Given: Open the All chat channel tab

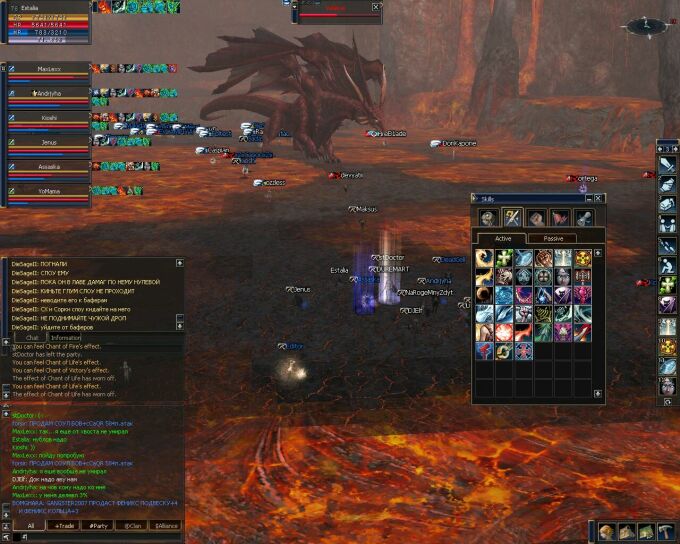Looking at the screenshot, I should point(30,525).
